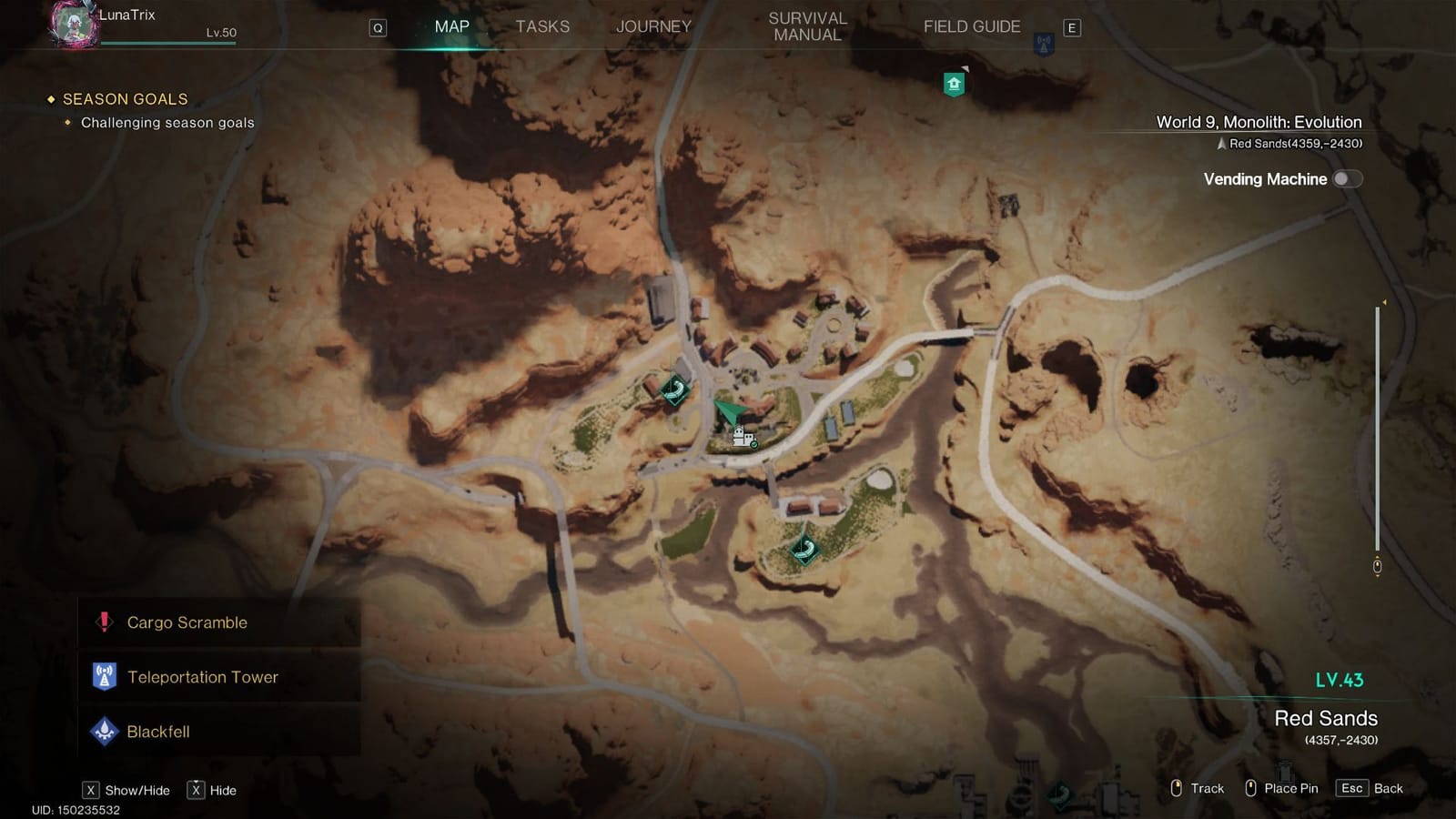
Task: Click the Cargo Scramble exclamation icon
Action: point(104,622)
